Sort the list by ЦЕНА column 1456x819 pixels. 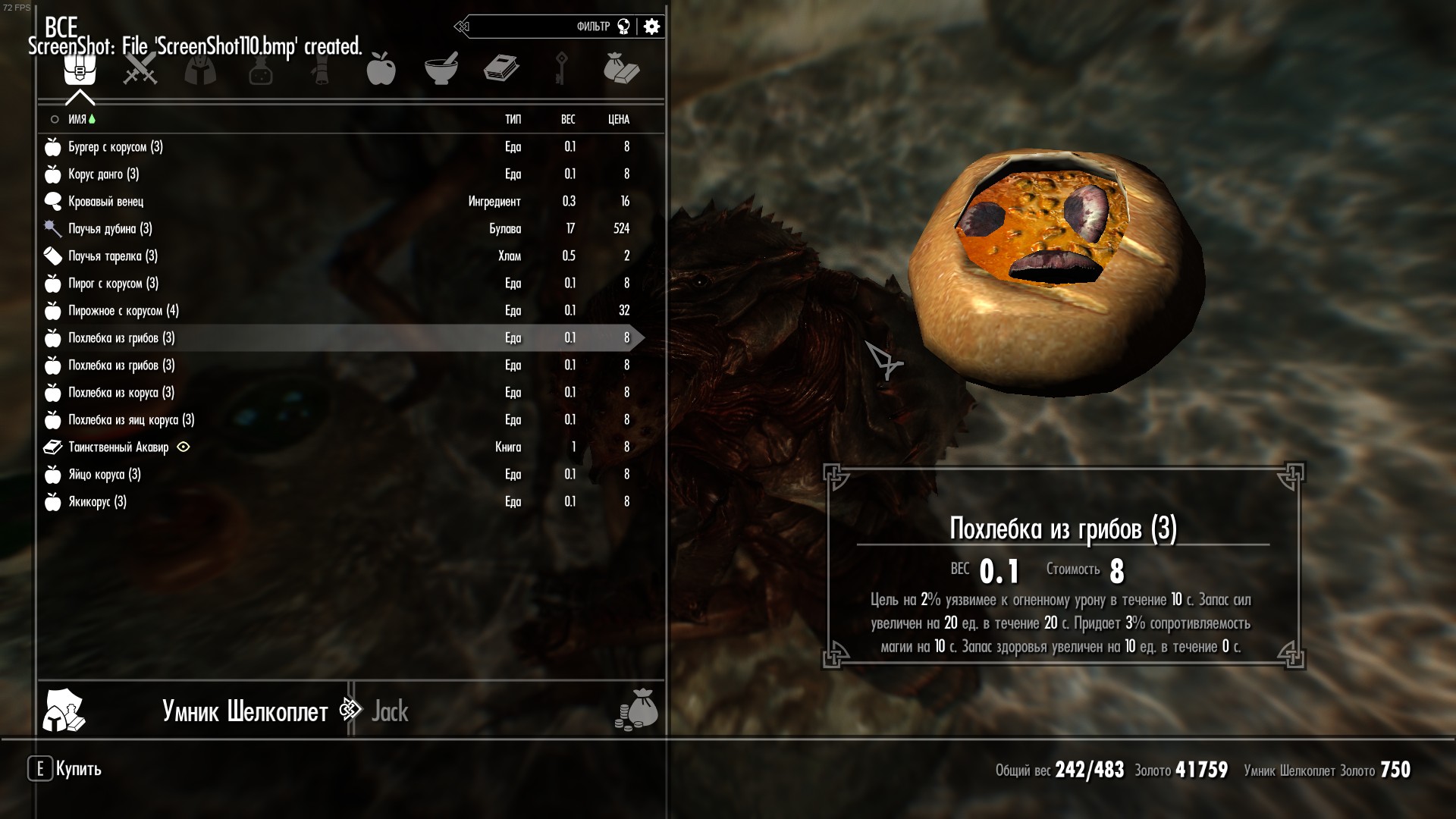pyautogui.click(x=619, y=120)
